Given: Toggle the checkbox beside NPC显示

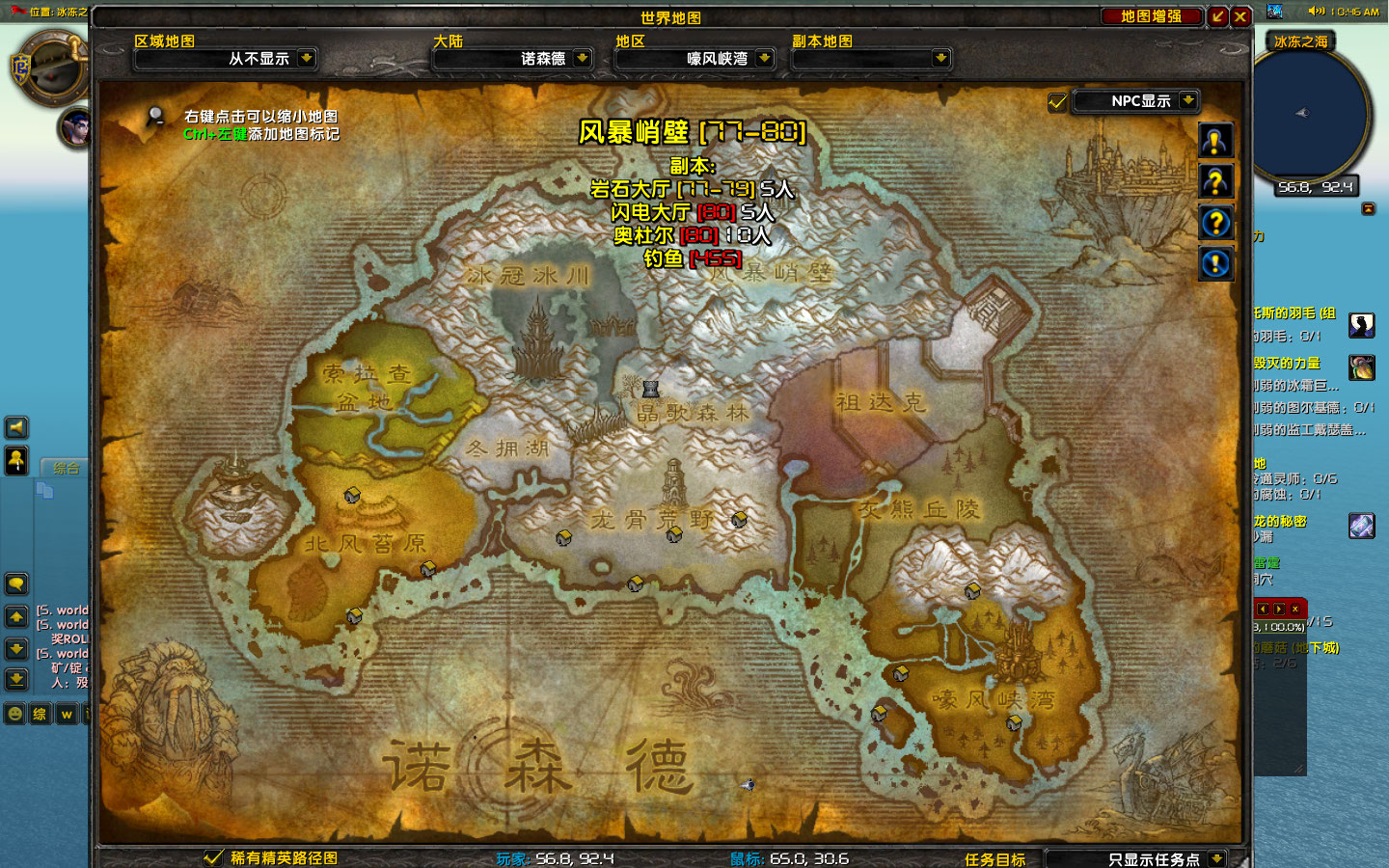Looking at the screenshot, I should point(1057,101).
